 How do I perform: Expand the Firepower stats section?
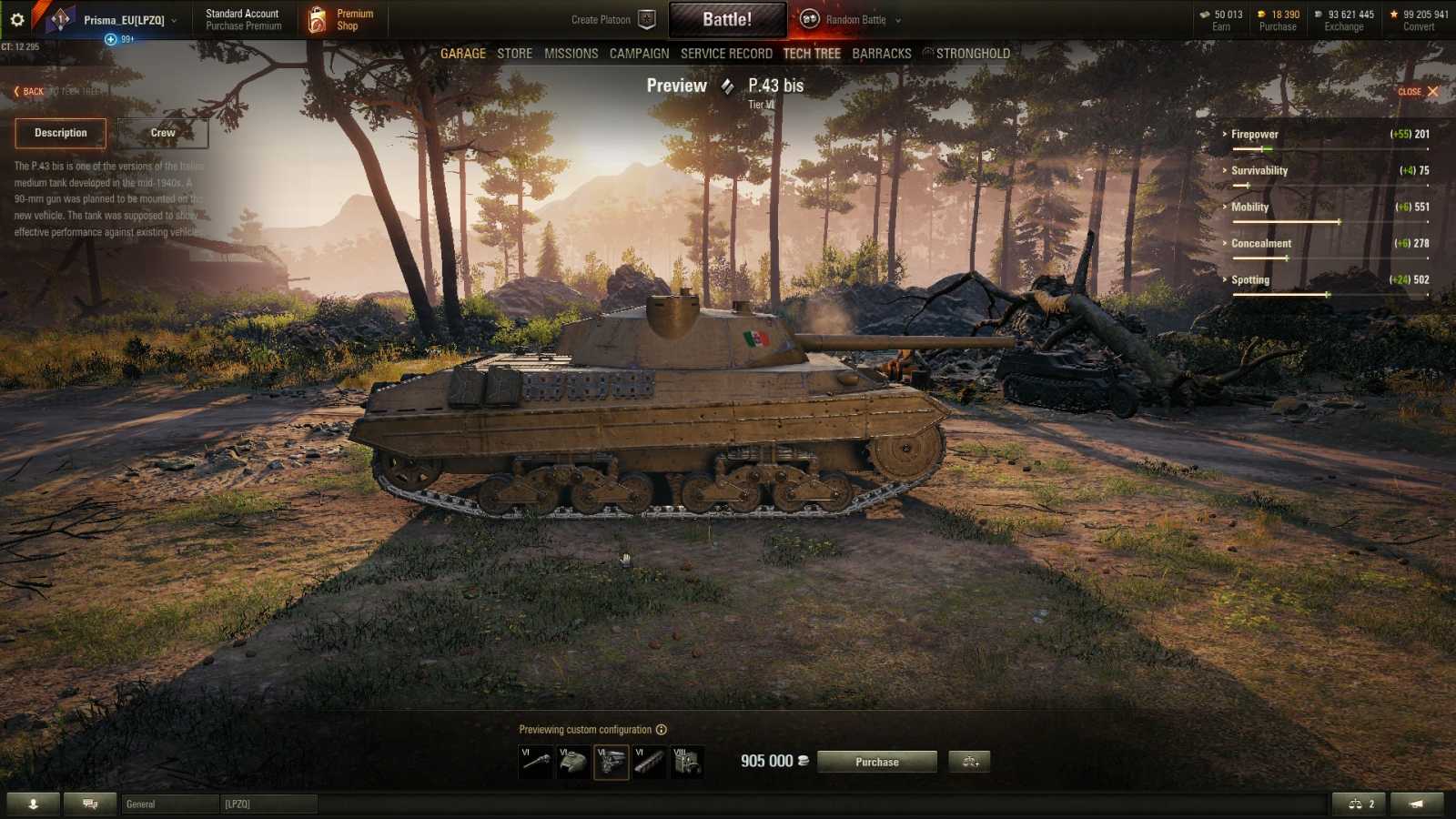point(1253,134)
